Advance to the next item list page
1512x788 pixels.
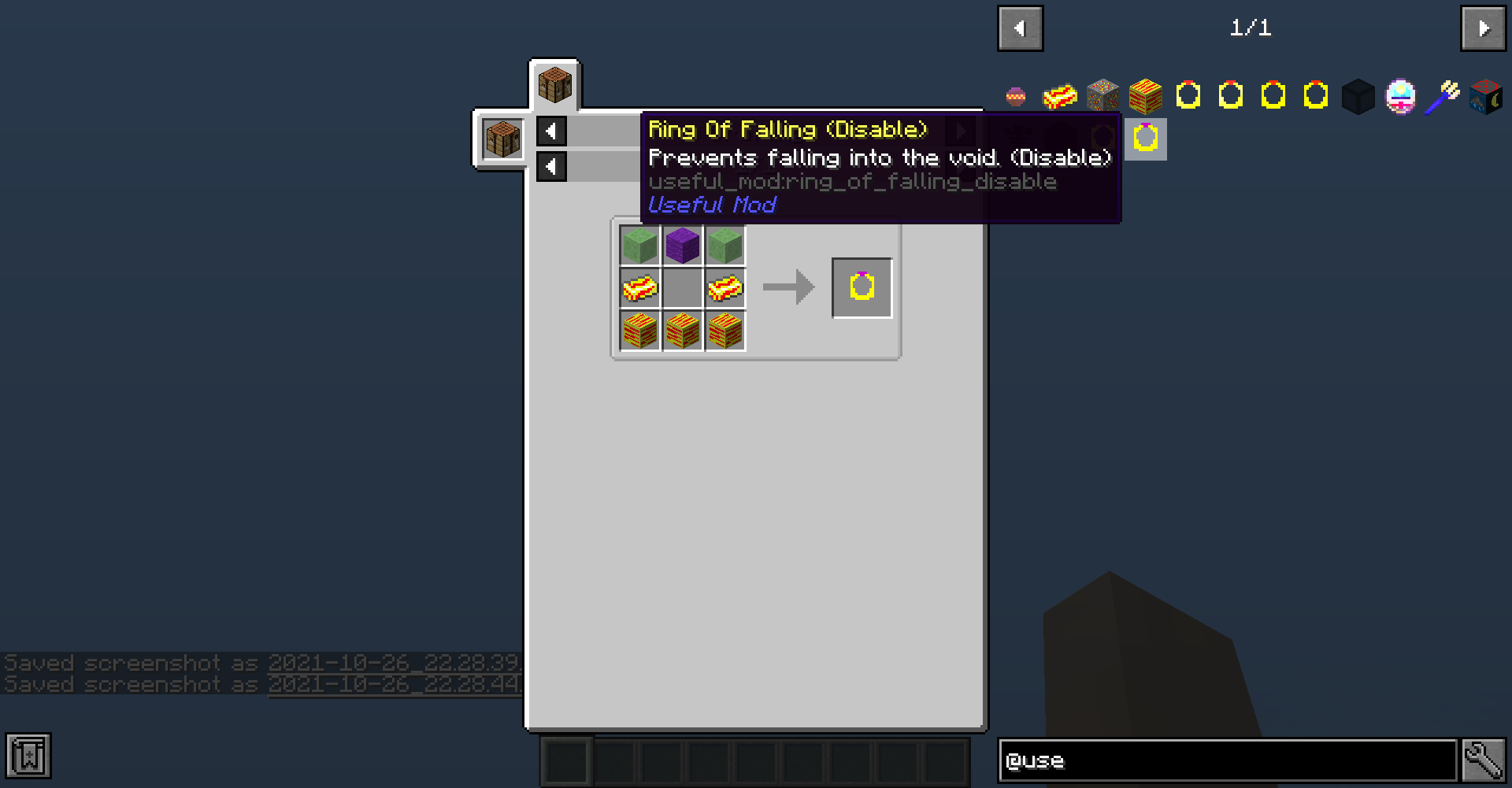tap(1483, 28)
